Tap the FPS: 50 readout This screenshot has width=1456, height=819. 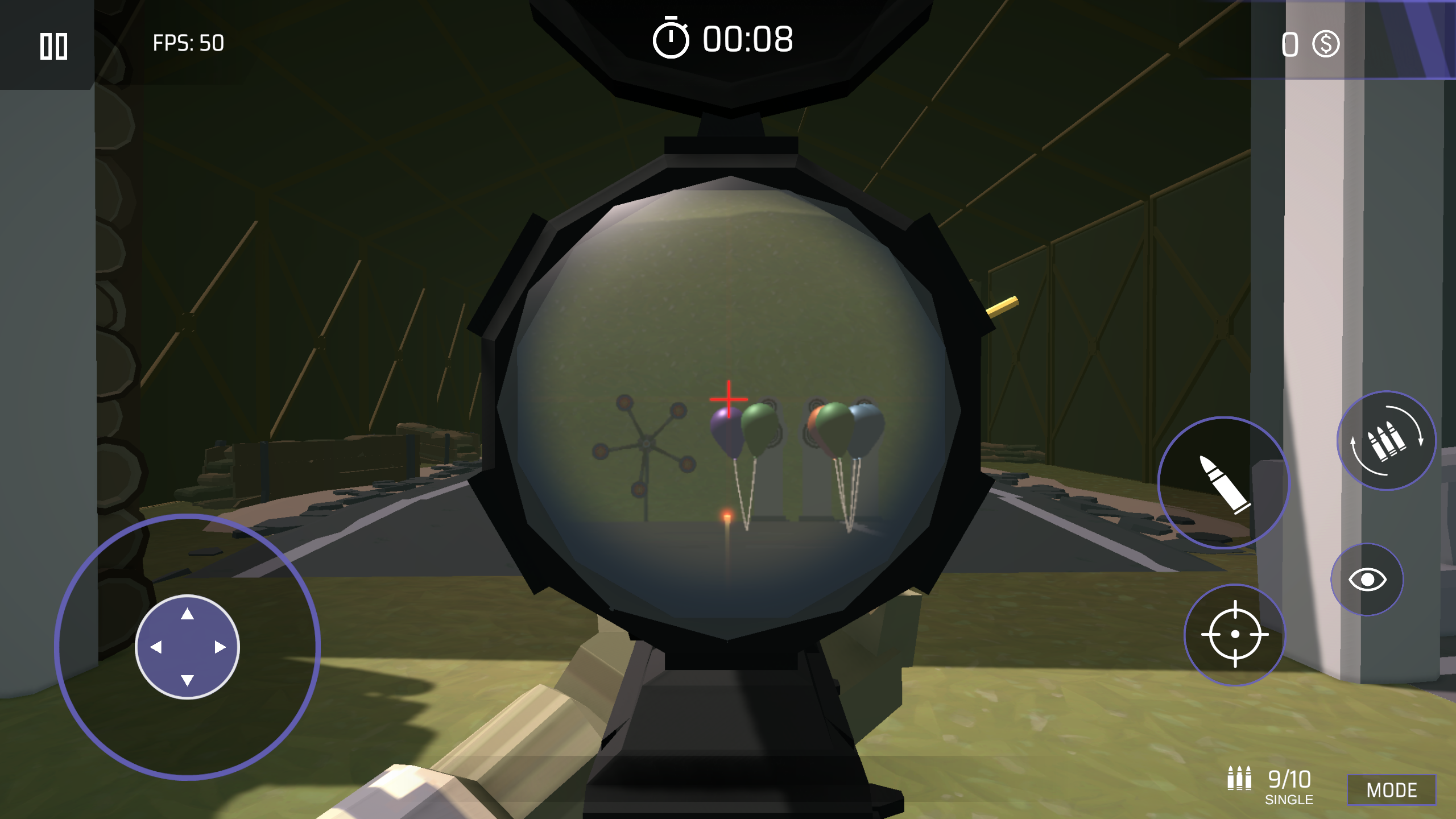point(188,41)
